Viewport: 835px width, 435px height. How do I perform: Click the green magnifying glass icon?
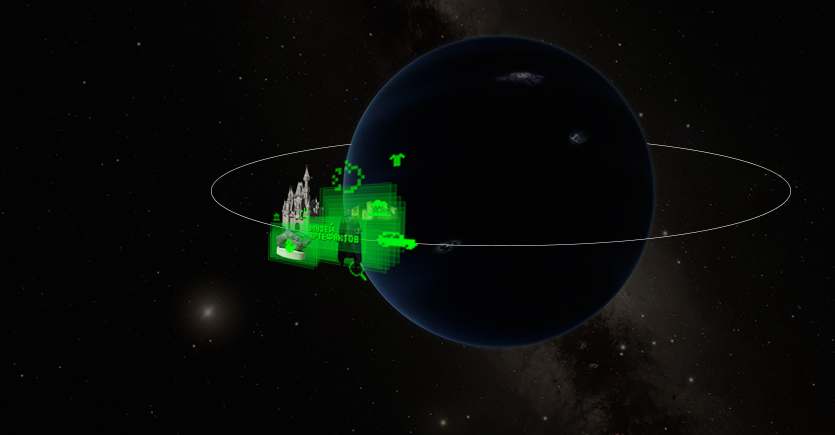356,270
